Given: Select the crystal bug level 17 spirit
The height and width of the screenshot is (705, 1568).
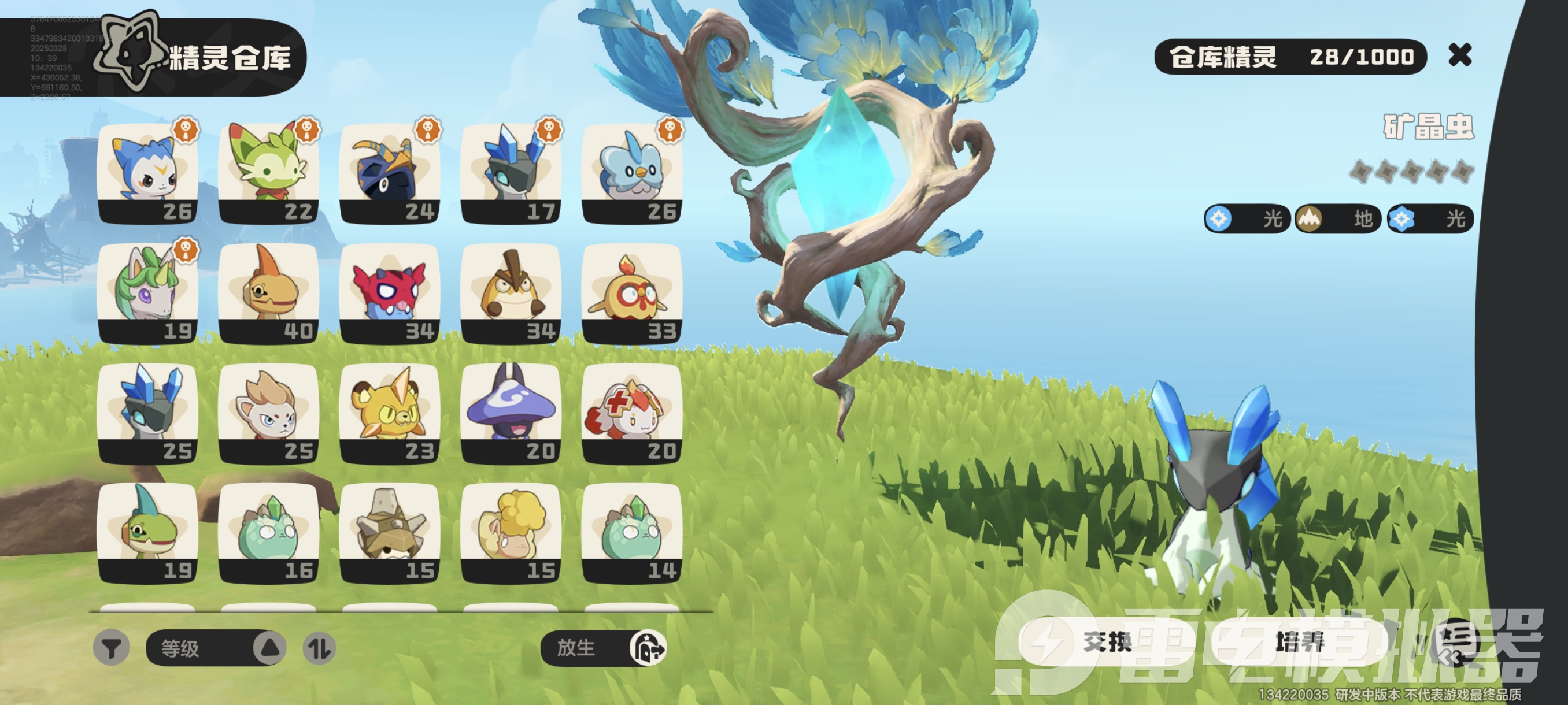Looking at the screenshot, I should 511,173.
